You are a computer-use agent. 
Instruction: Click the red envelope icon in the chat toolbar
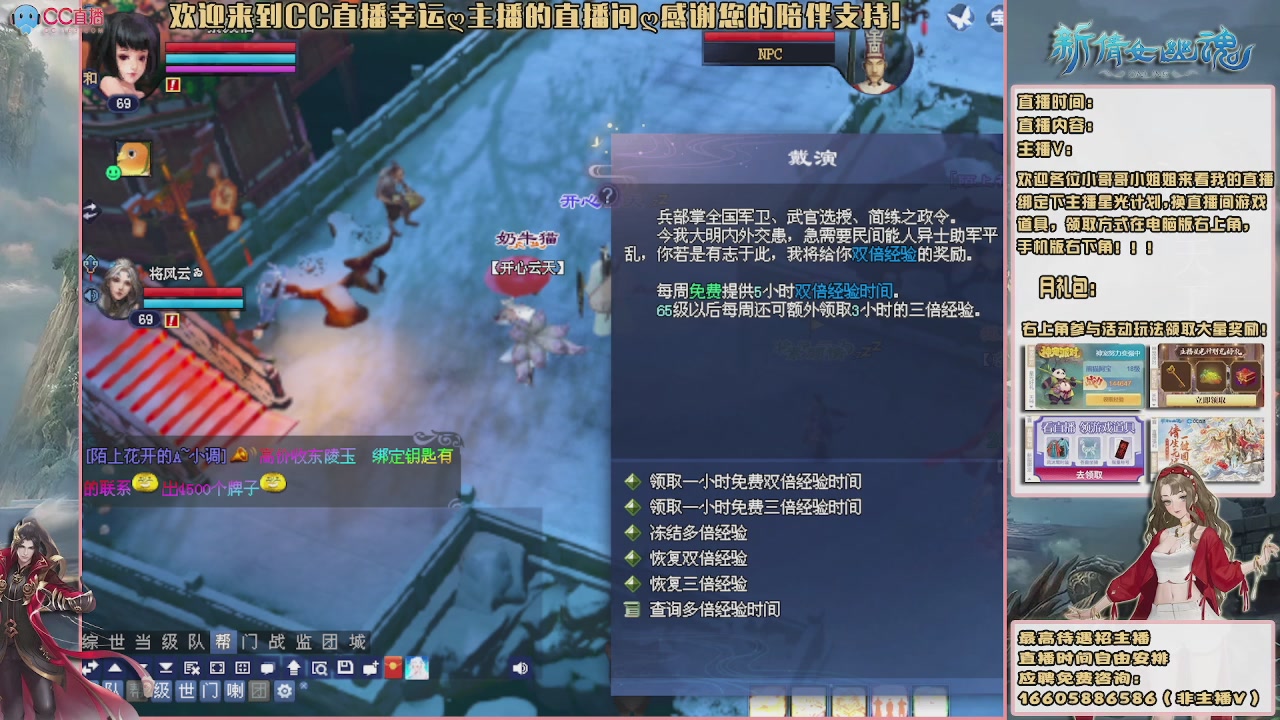[391, 669]
